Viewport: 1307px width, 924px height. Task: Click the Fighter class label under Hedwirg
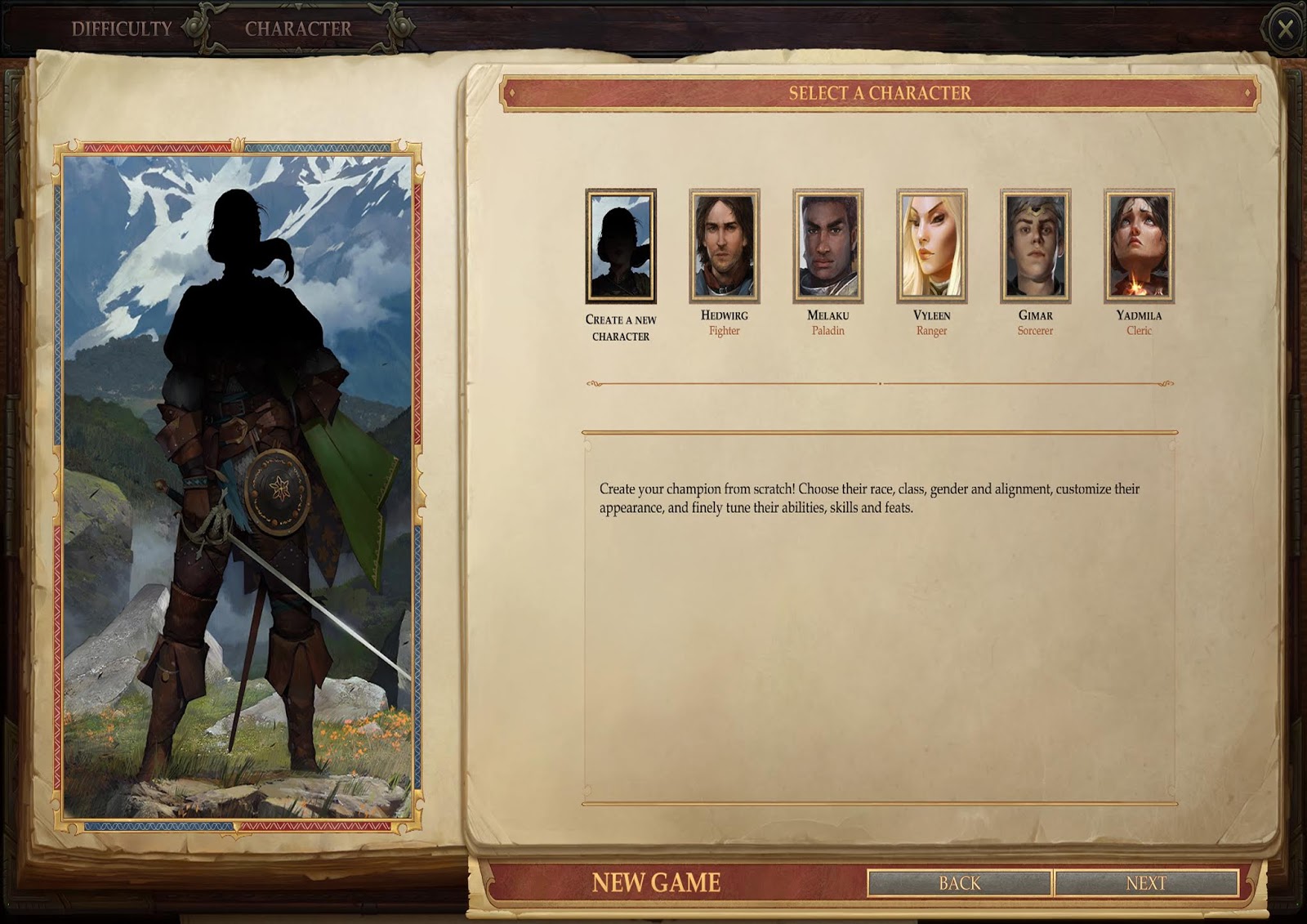725,331
